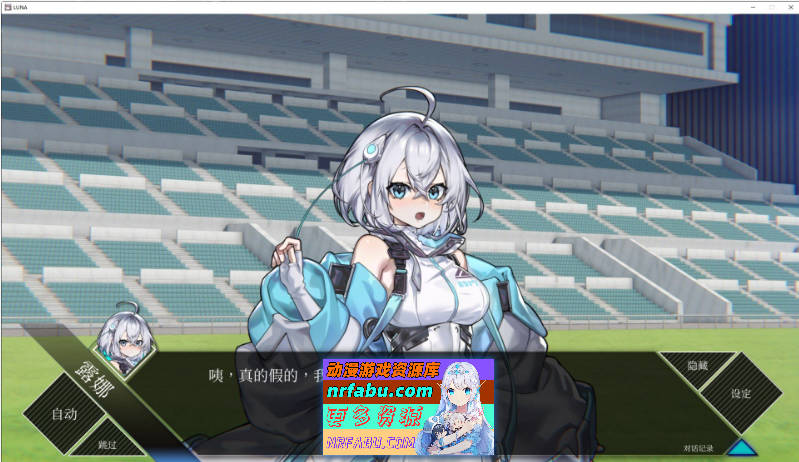
Task: Advance dialogue with the blue triangle
Action: coord(742,449)
